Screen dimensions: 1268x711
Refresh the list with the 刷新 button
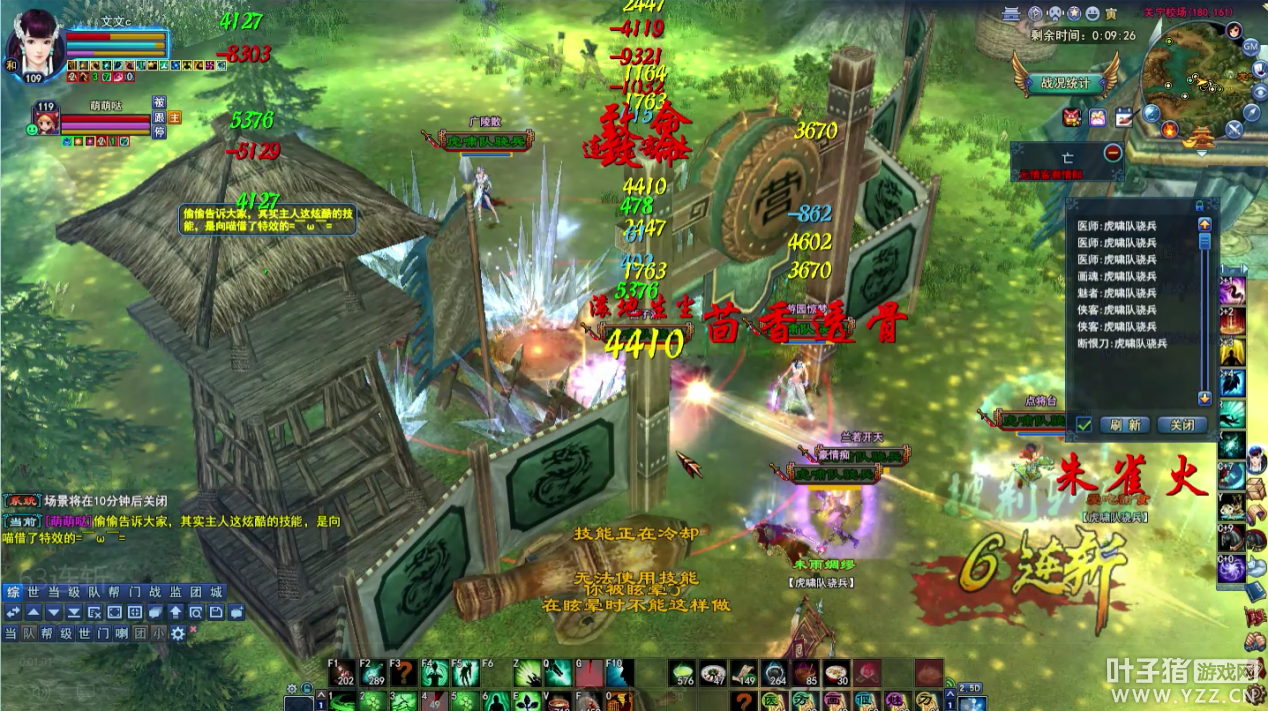1125,424
